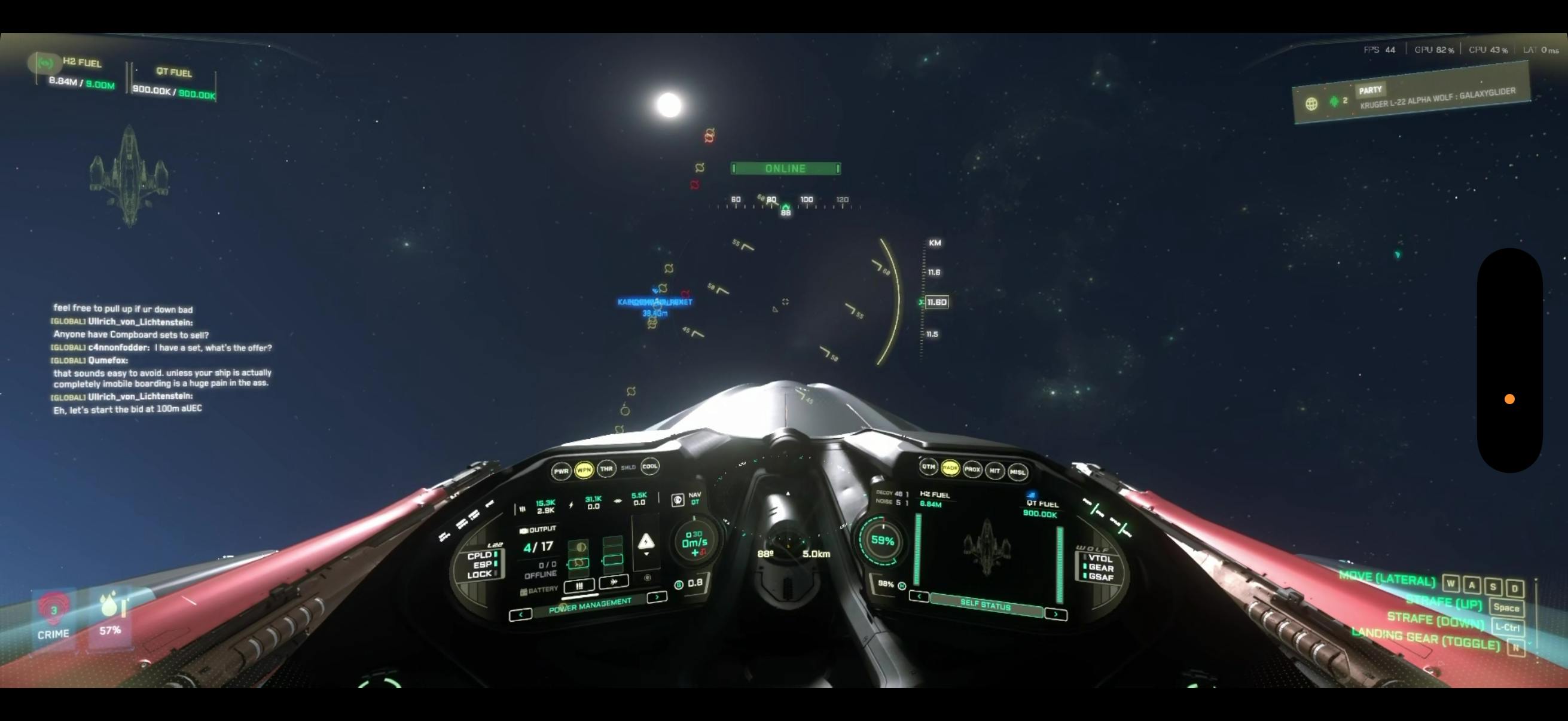The height and width of the screenshot is (721, 1568).
Task: Go to previous page on Power Management screen
Action: pos(520,615)
